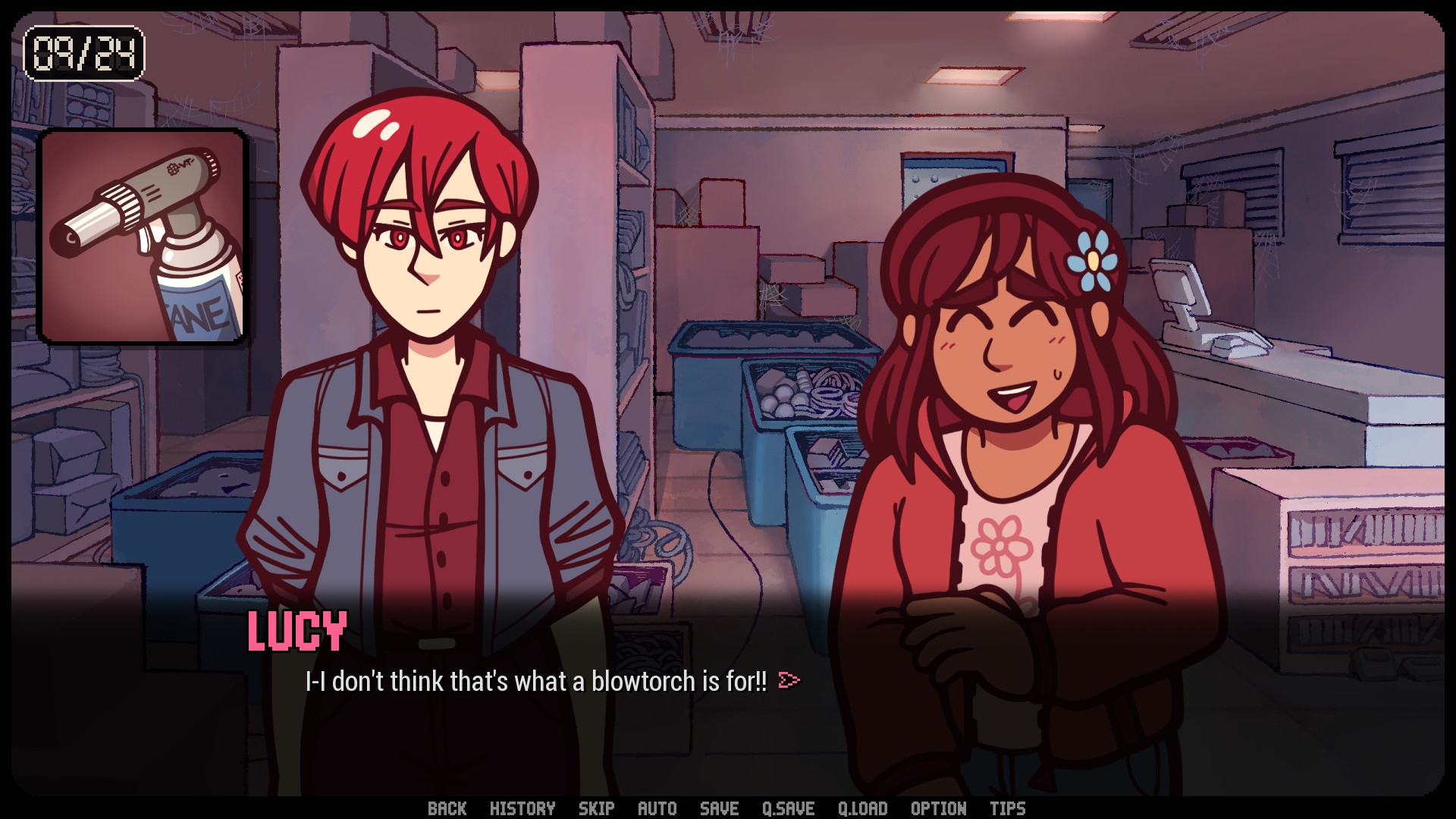Open the SAVE menu
1456x819 pixels.
tap(718, 808)
